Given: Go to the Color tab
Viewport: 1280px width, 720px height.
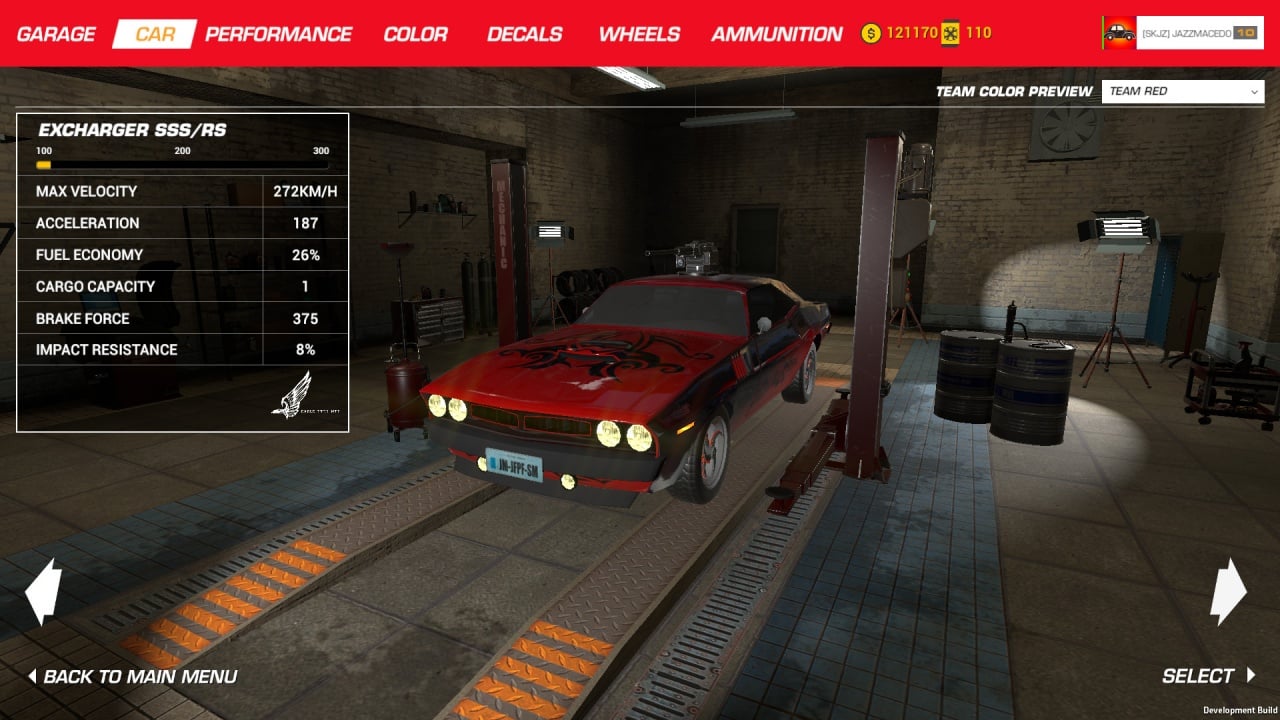Looking at the screenshot, I should coord(415,34).
